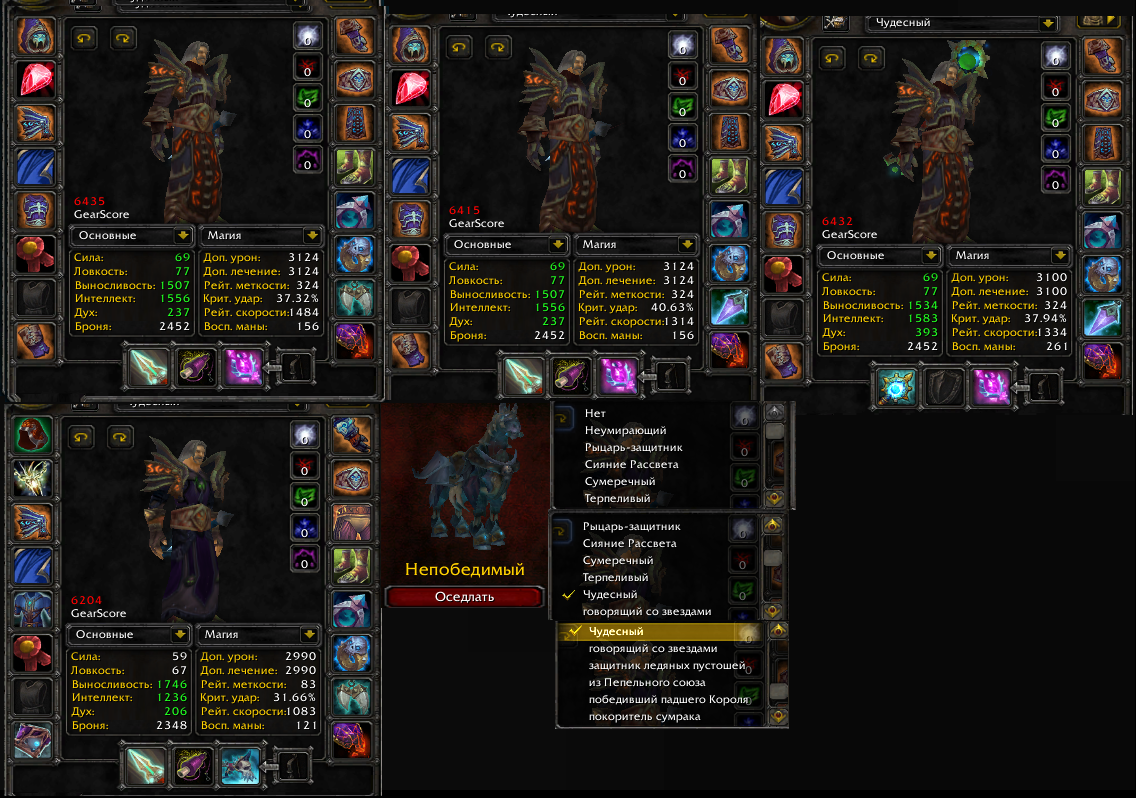Open Основные dropdown in the 6435 GearScore panel

(x=182, y=236)
